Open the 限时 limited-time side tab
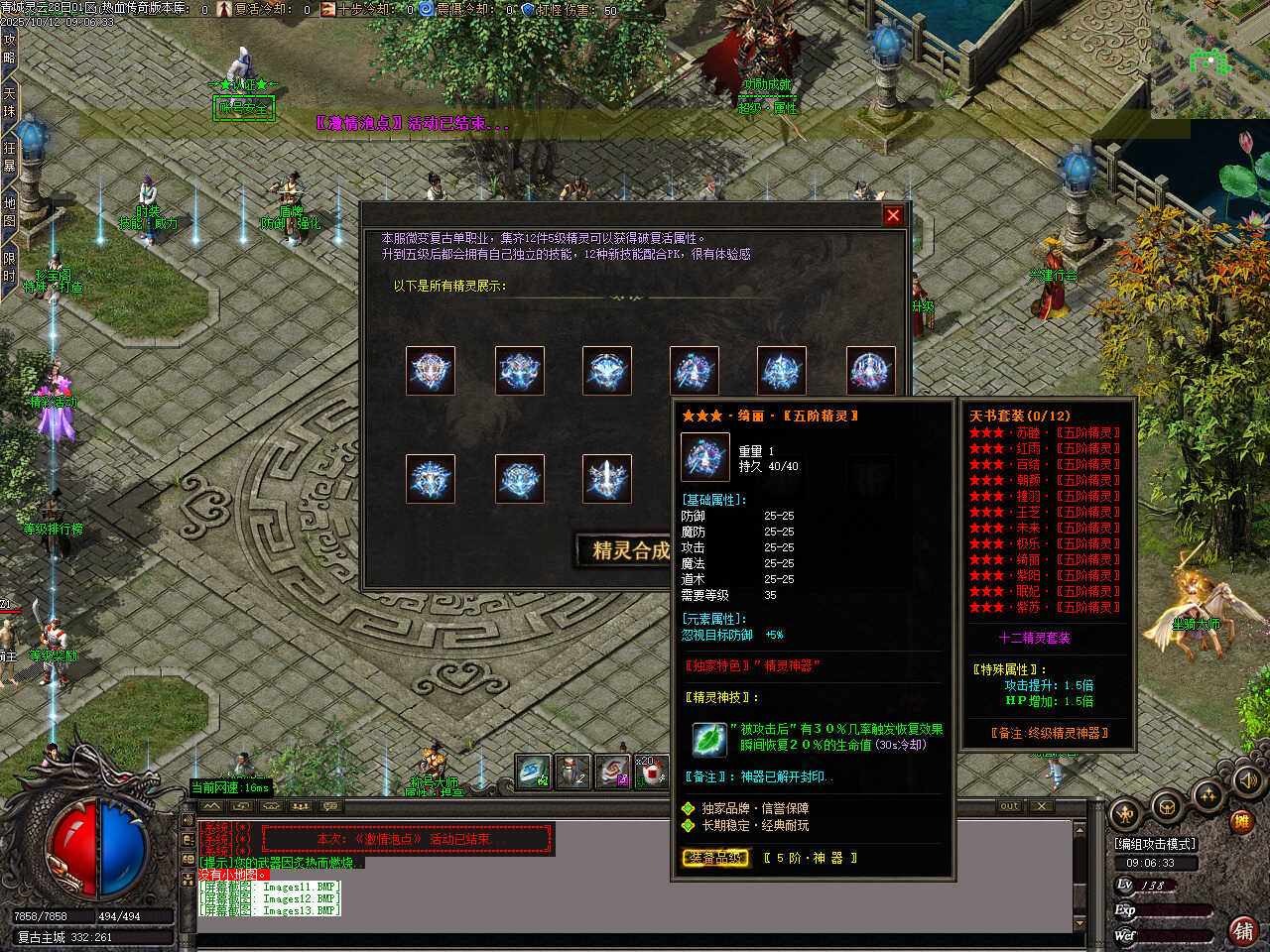This screenshot has width=1270, height=952. (x=9, y=268)
